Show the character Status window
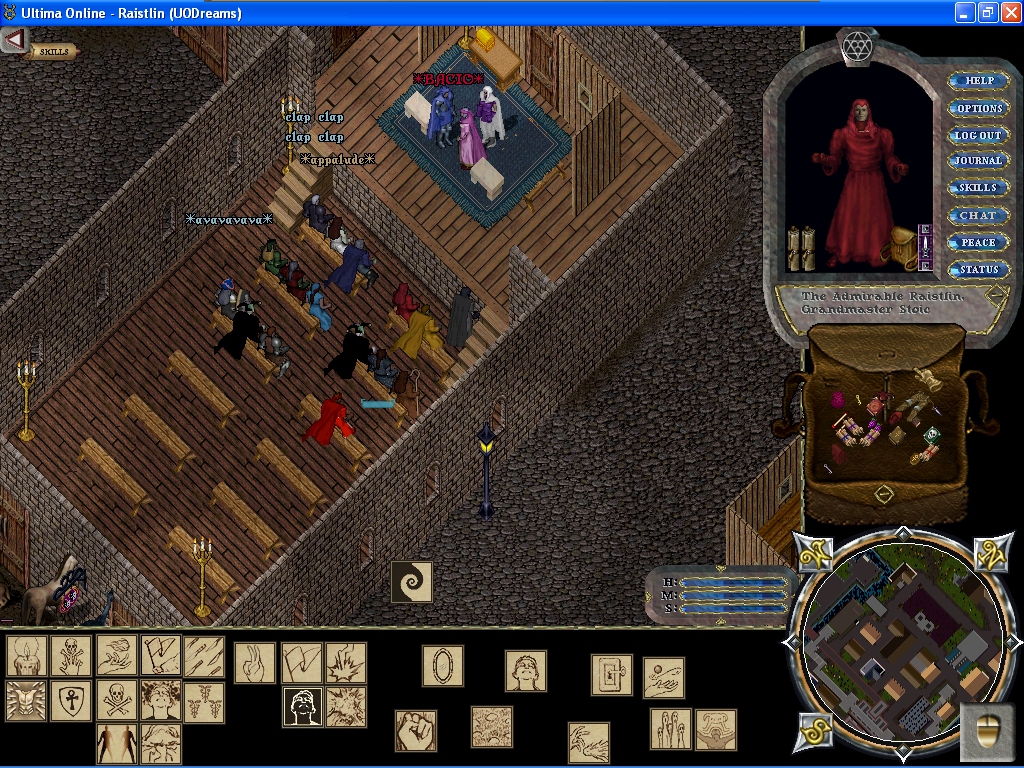Image resolution: width=1024 pixels, height=768 pixels. (977, 269)
